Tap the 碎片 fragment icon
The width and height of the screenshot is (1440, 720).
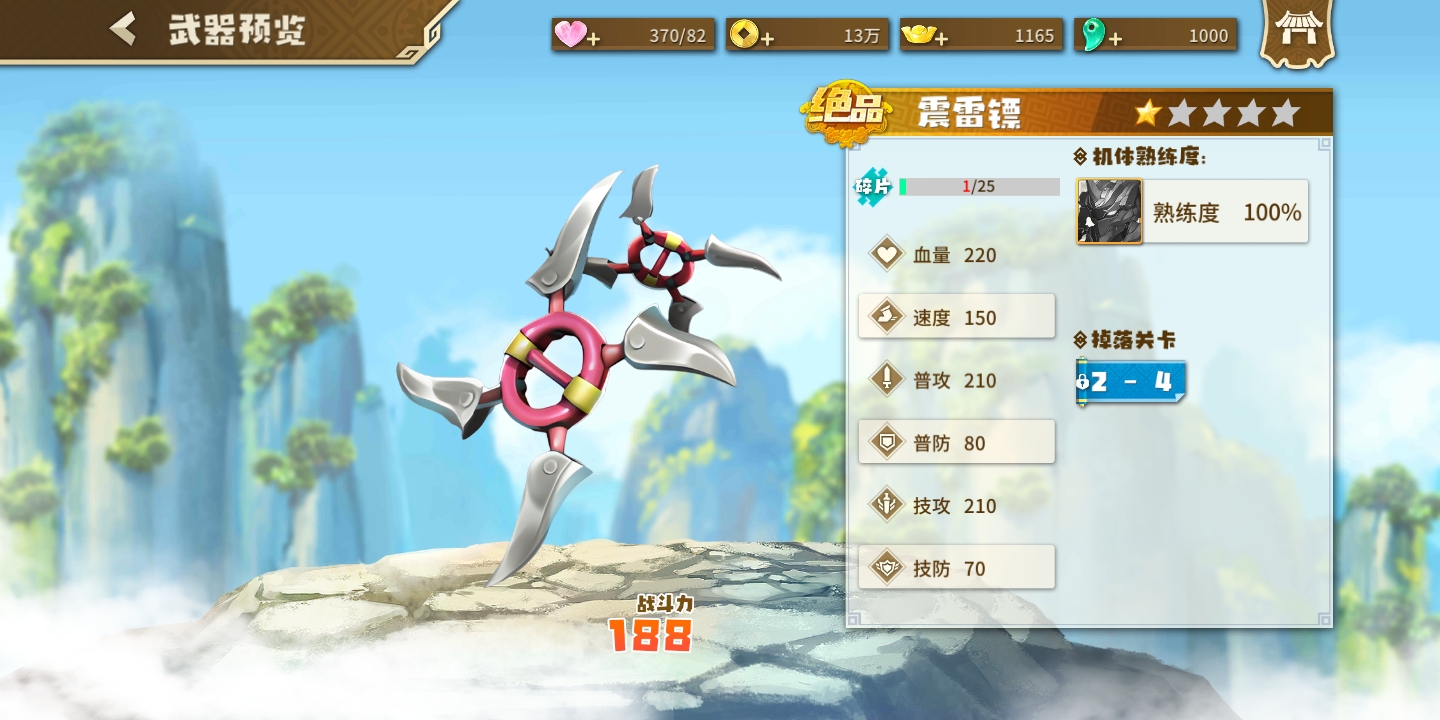coord(872,187)
